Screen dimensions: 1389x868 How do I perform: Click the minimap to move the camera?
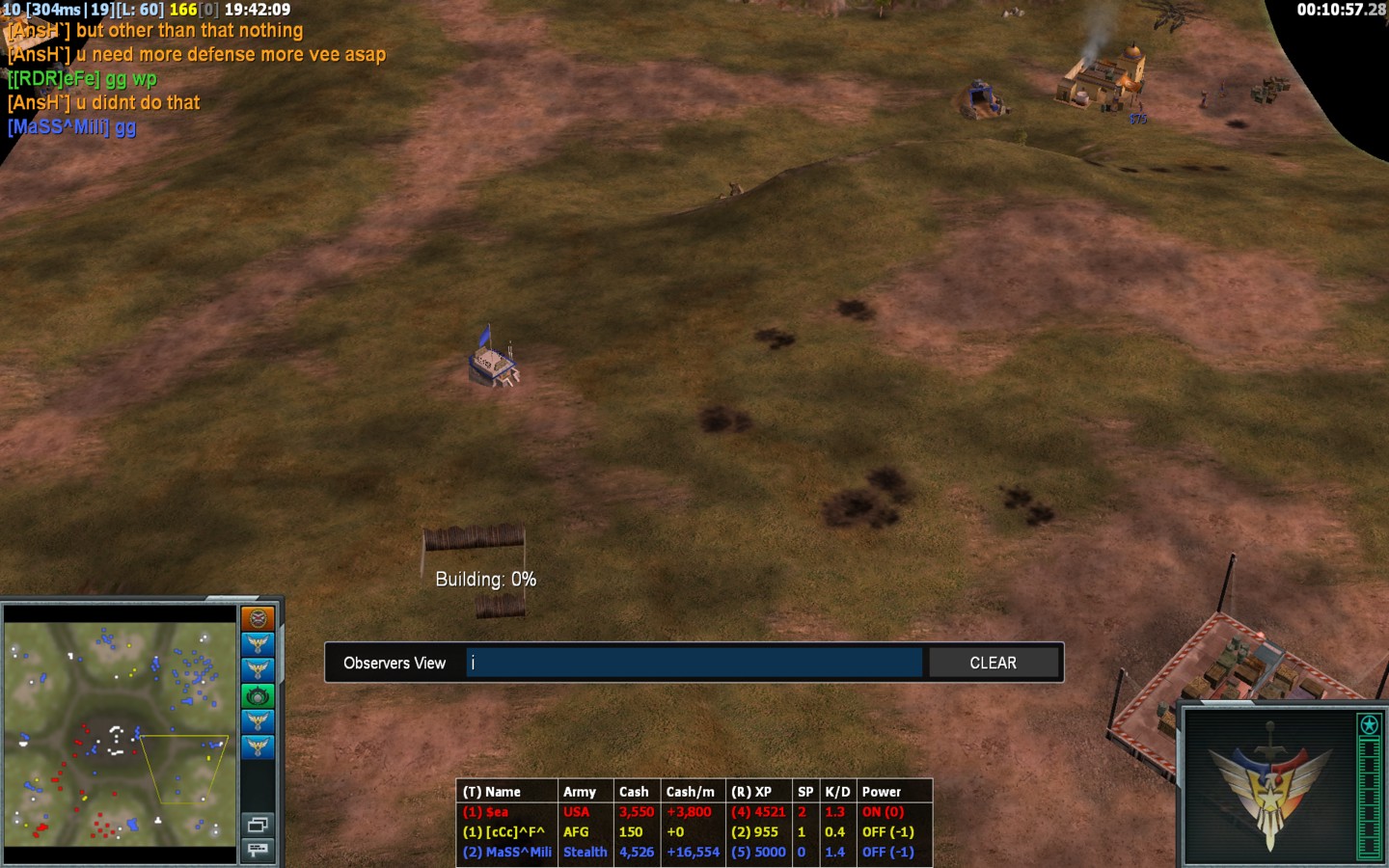pos(120,733)
